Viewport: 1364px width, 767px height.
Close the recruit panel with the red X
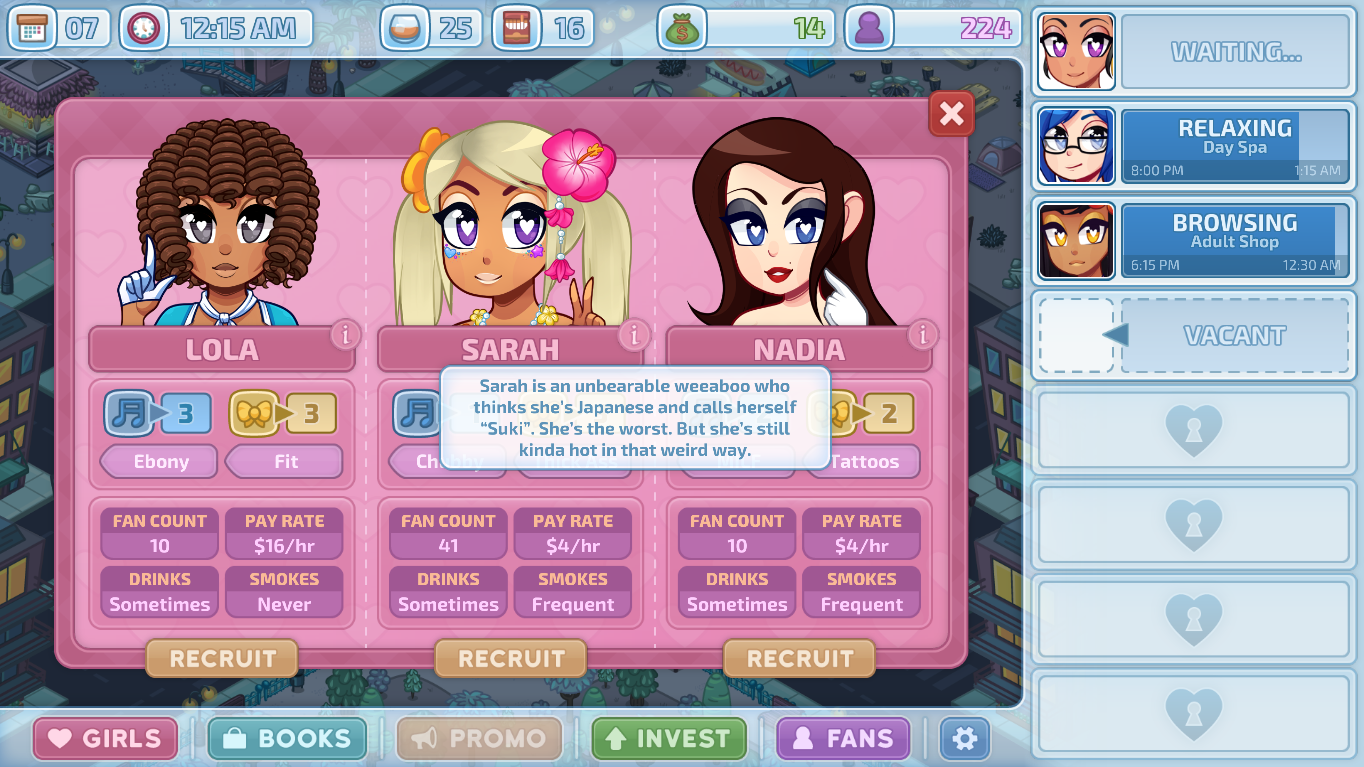pos(951,115)
